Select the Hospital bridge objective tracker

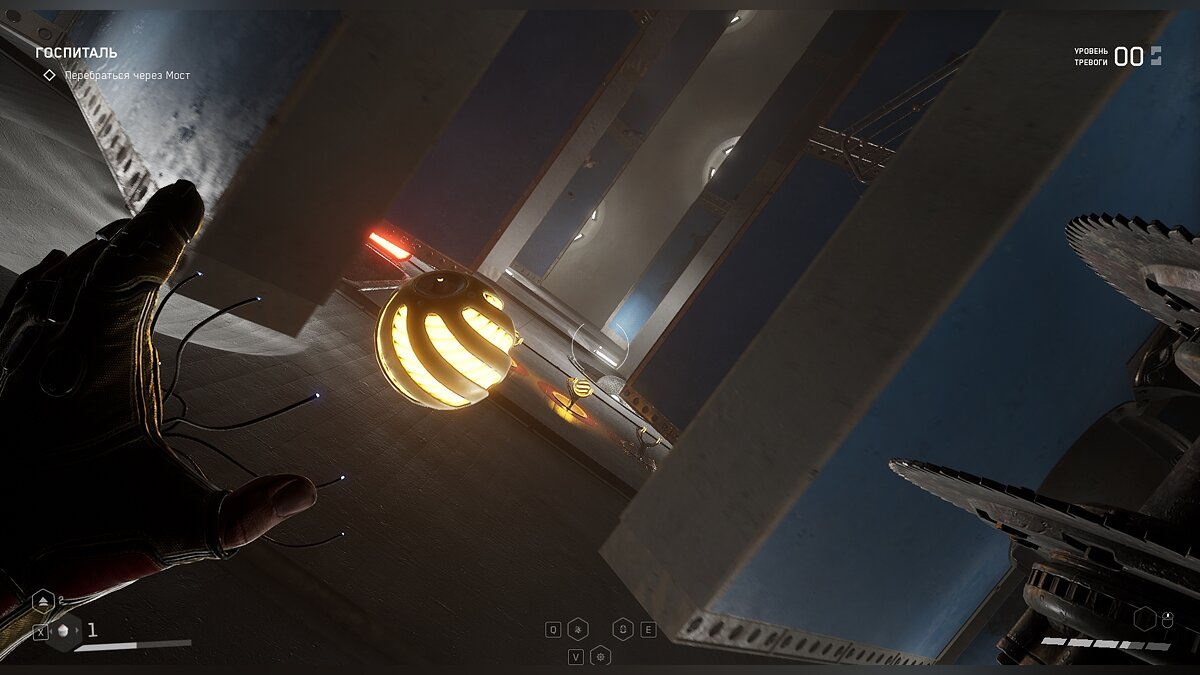pyautogui.click(x=126, y=75)
